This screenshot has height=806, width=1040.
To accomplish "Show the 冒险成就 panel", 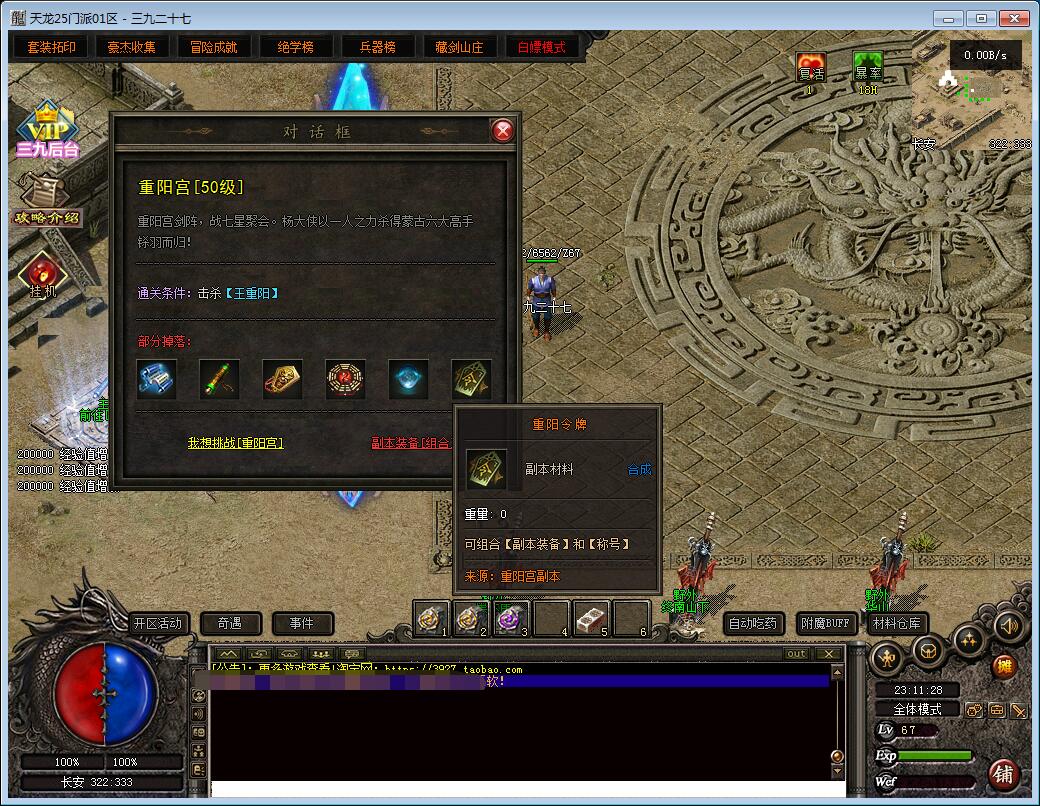I will [213, 47].
